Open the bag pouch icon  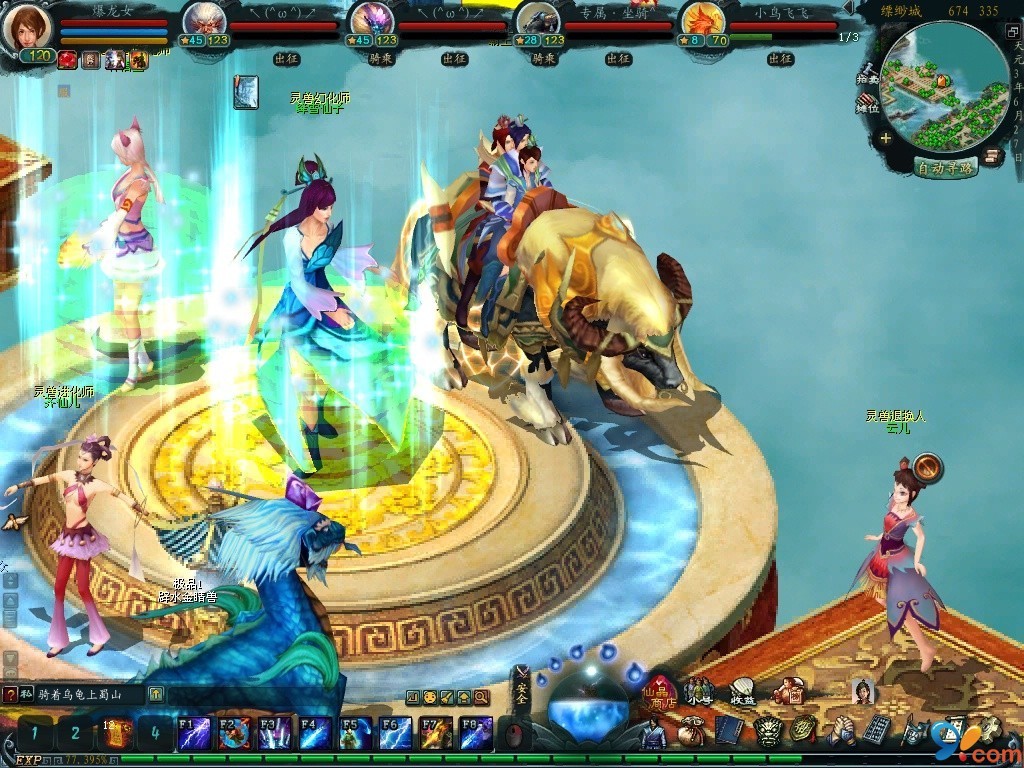pos(690,734)
